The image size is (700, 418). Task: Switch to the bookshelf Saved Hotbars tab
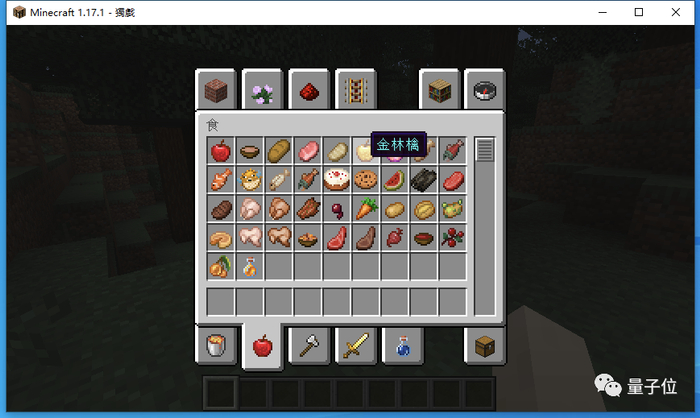[440, 90]
